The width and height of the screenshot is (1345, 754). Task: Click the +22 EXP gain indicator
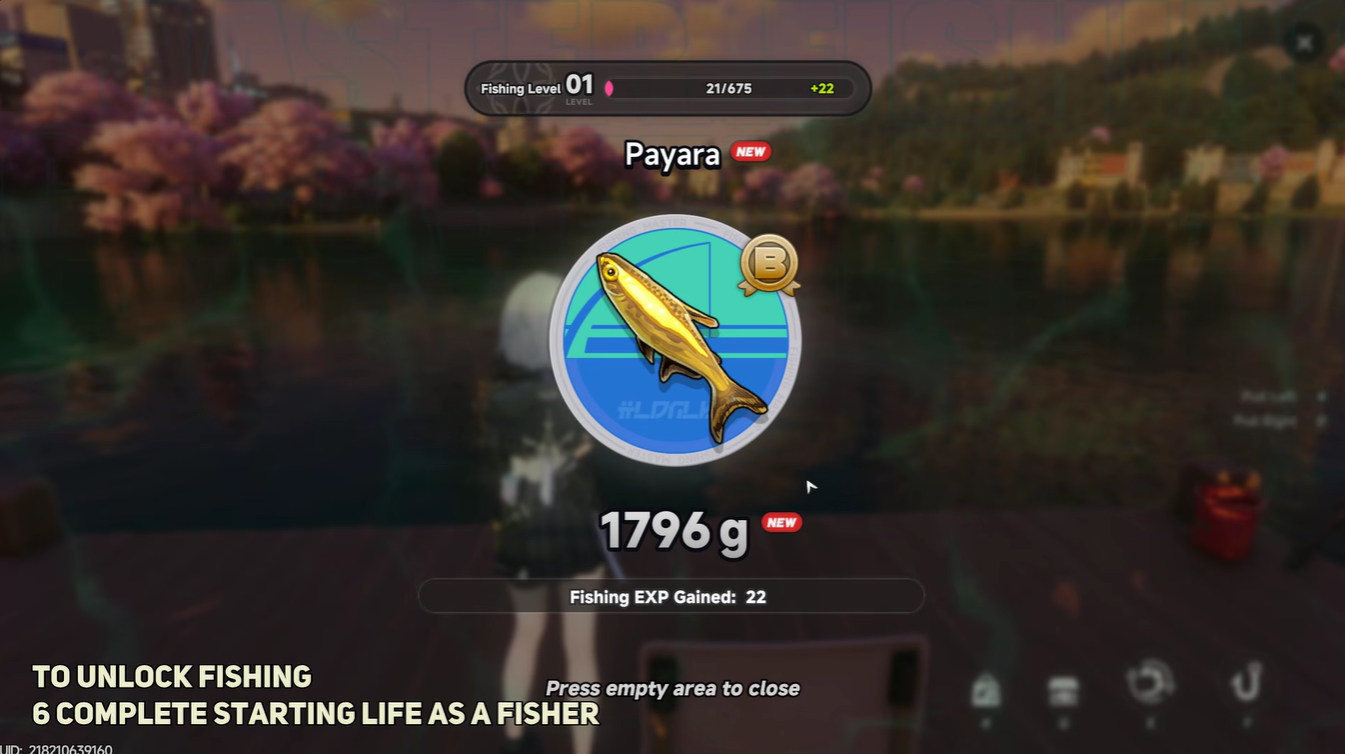(x=823, y=88)
